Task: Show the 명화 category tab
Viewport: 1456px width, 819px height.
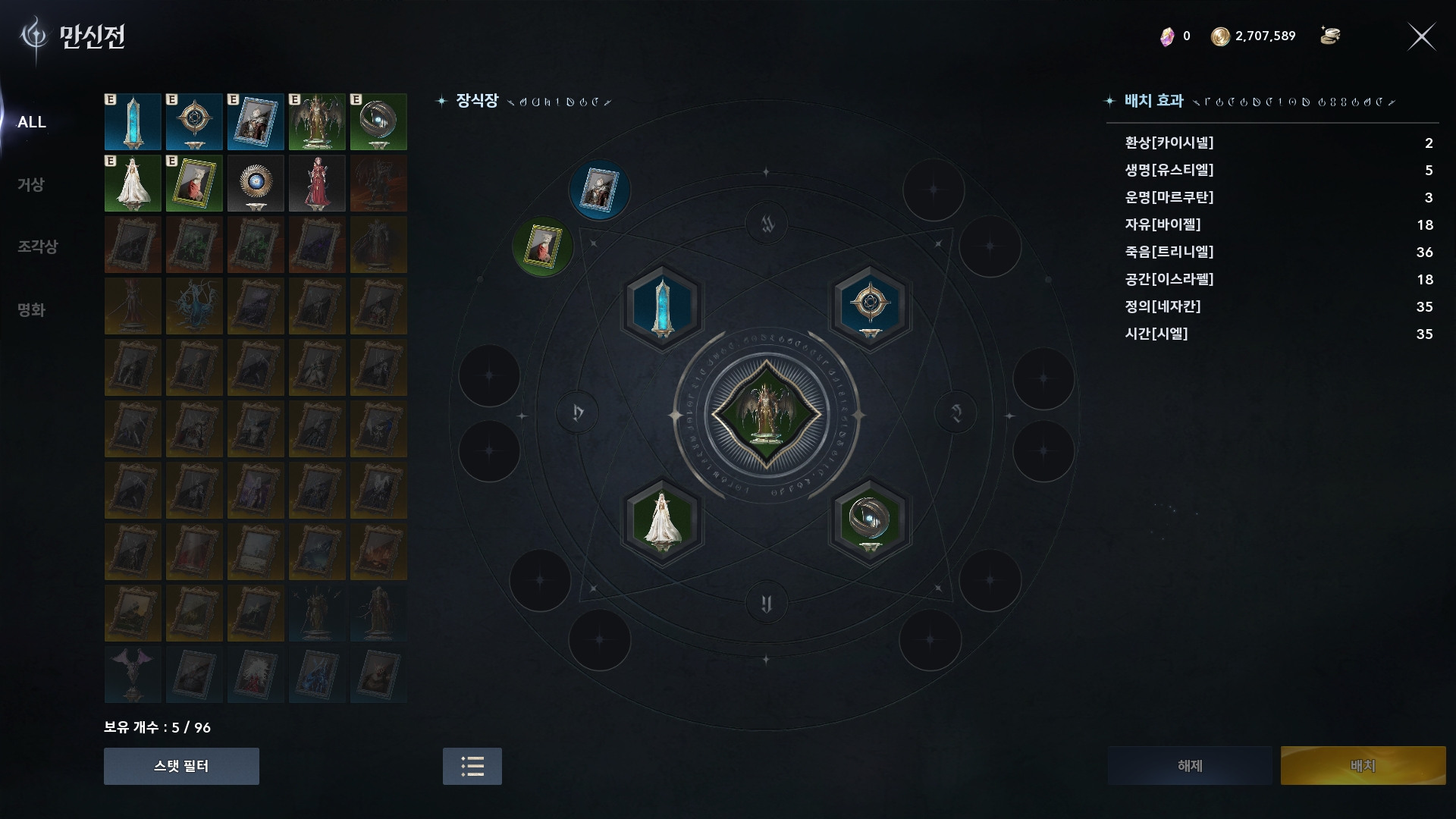Action: (31, 309)
